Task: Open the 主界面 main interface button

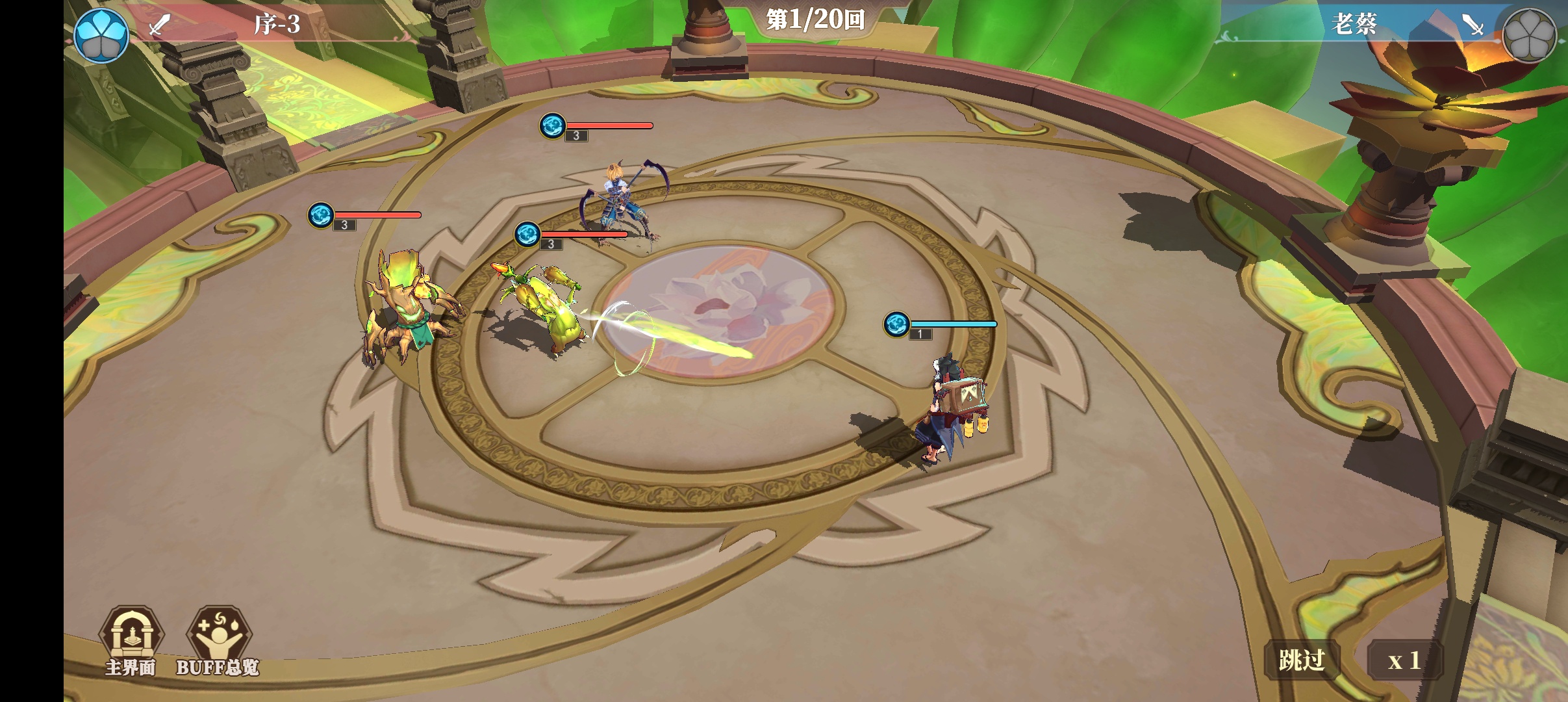Action: pyautogui.click(x=131, y=639)
